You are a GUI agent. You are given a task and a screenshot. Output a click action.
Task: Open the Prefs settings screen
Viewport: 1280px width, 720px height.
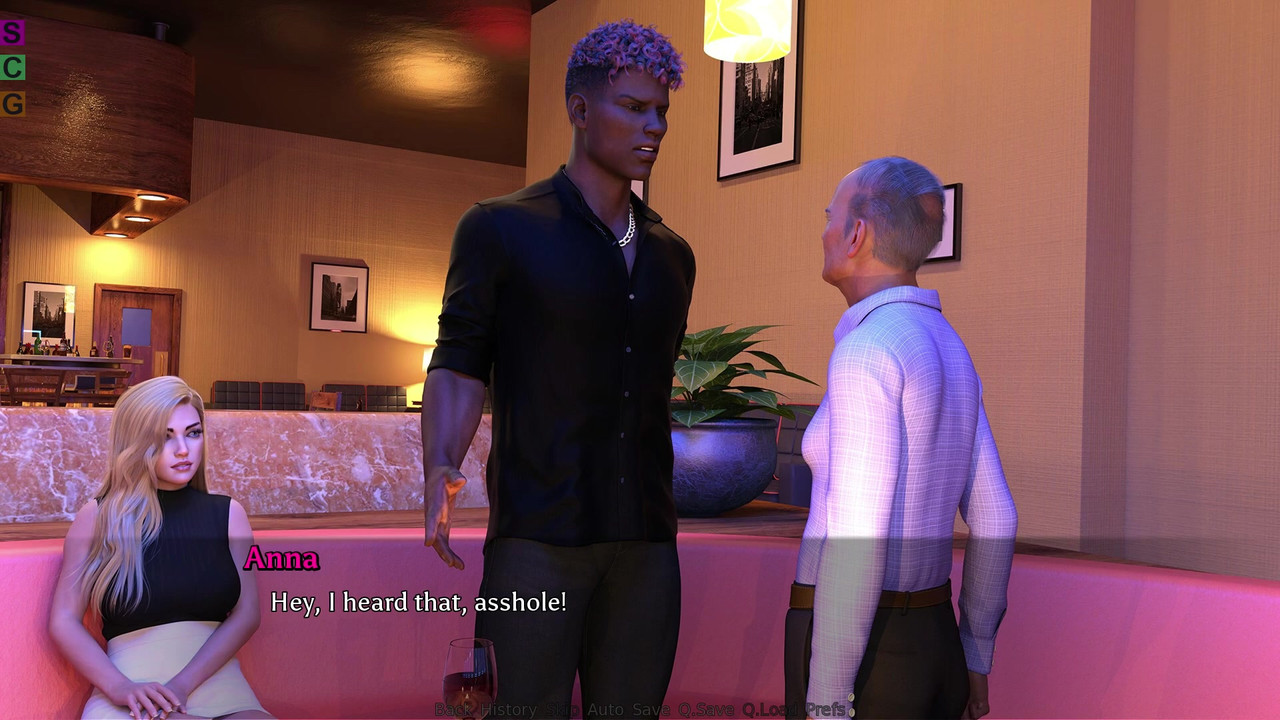pos(826,710)
